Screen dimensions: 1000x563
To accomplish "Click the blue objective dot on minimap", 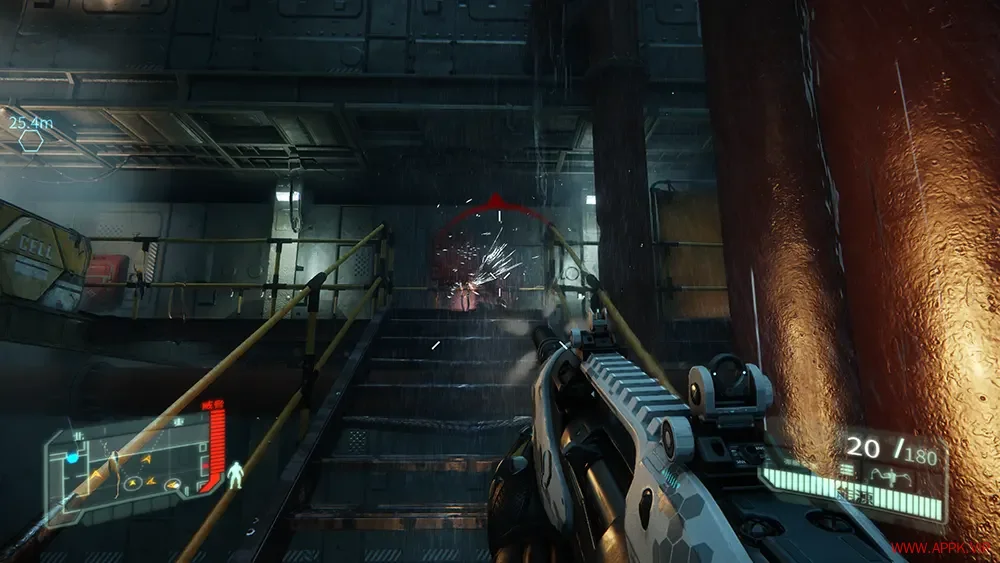I will coord(72,458).
